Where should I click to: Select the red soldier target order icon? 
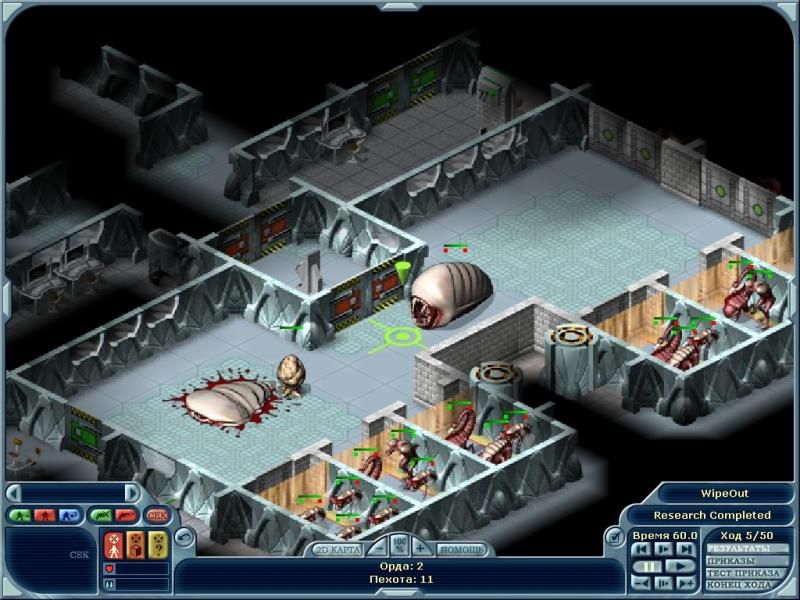coord(113,545)
